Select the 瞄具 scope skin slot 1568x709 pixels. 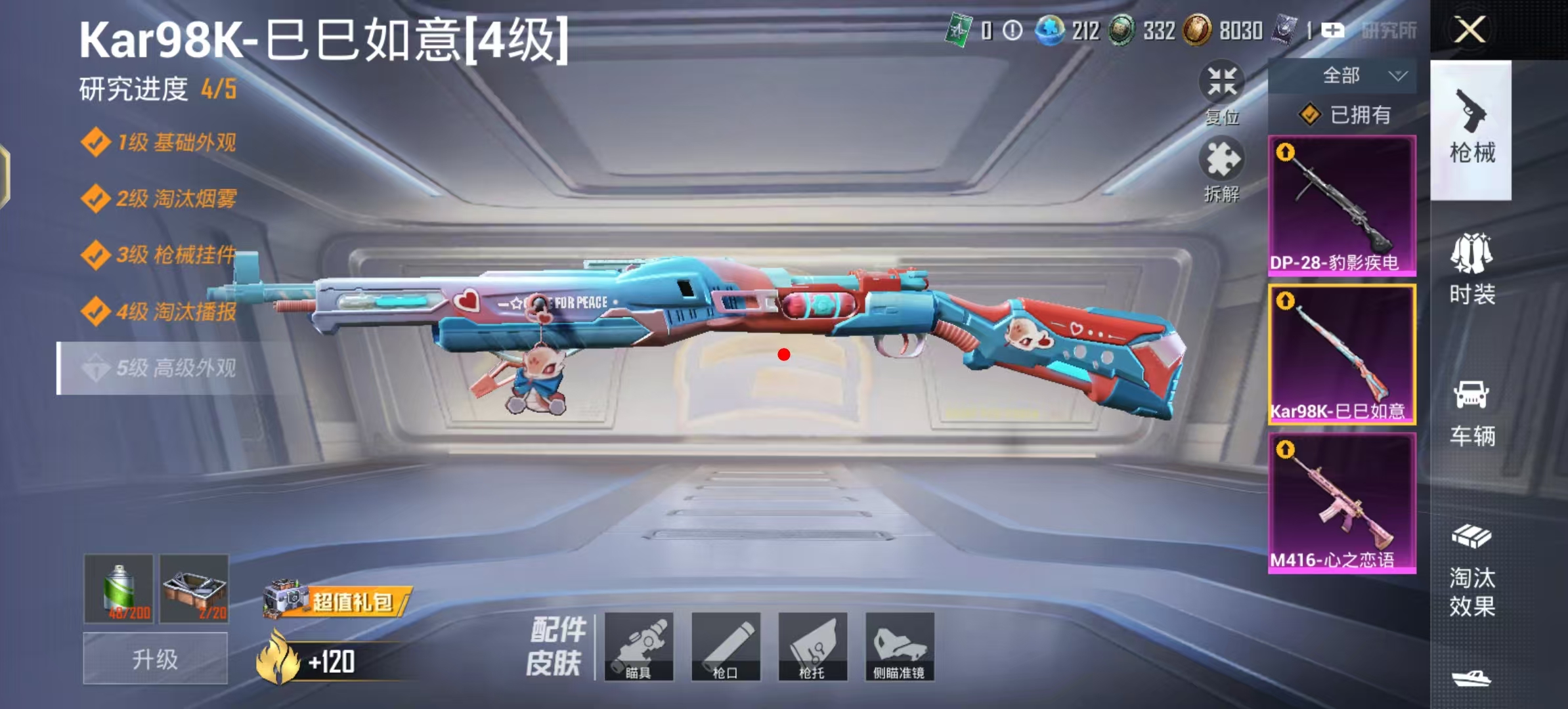(x=638, y=647)
